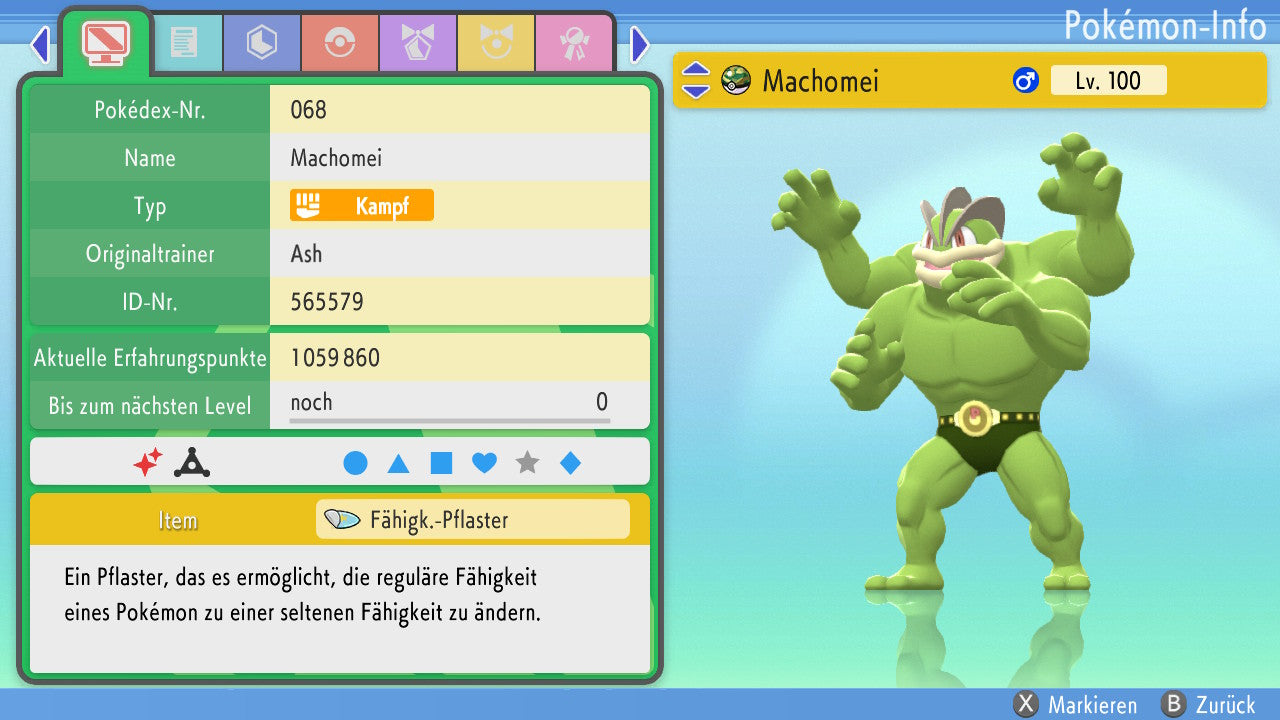Go back with the Zurück option
The width and height of the screenshot is (1280, 720).
pyautogui.click(x=1208, y=705)
